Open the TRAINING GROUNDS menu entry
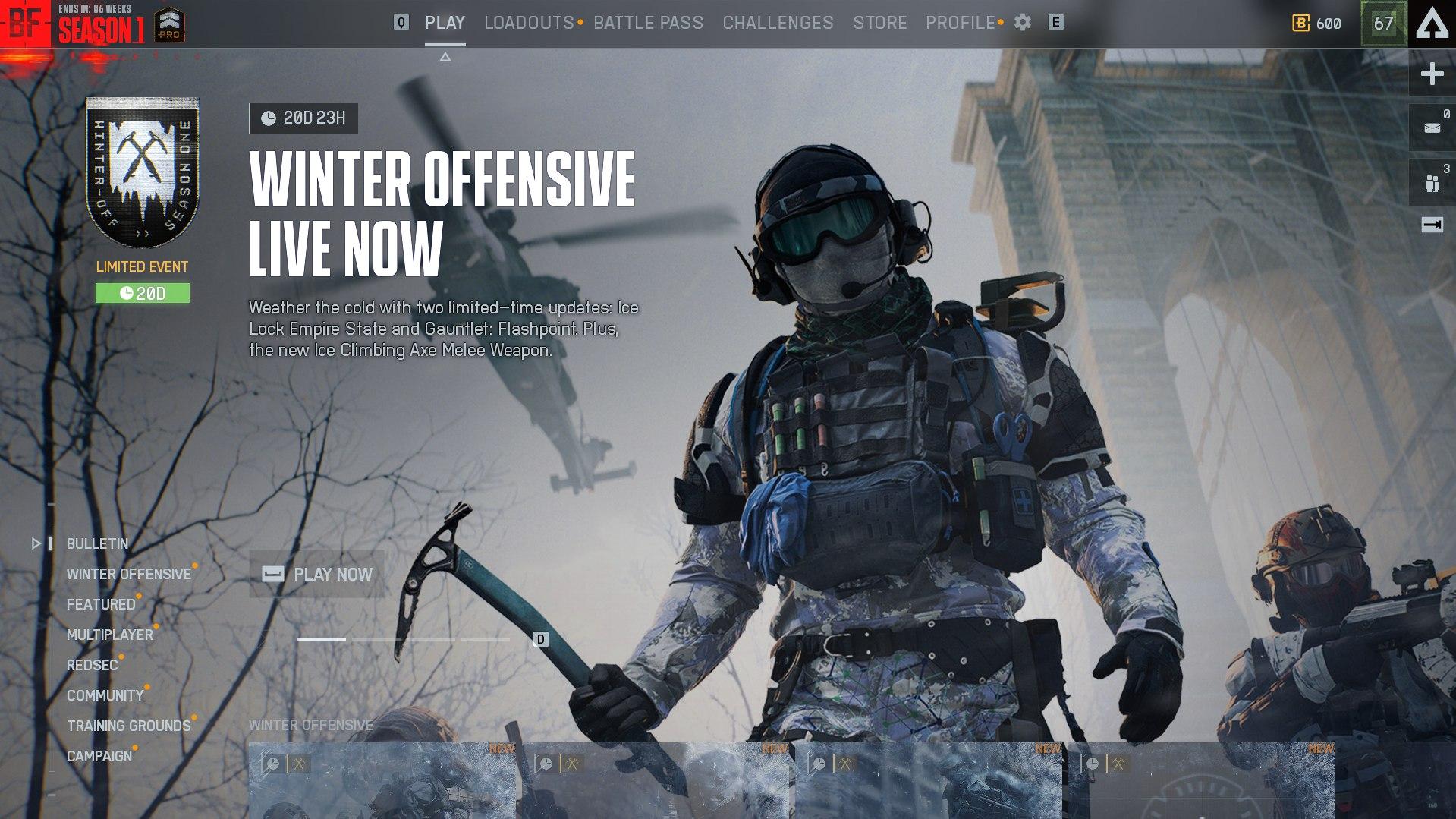The width and height of the screenshot is (1456, 819). (x=127, y=726)
